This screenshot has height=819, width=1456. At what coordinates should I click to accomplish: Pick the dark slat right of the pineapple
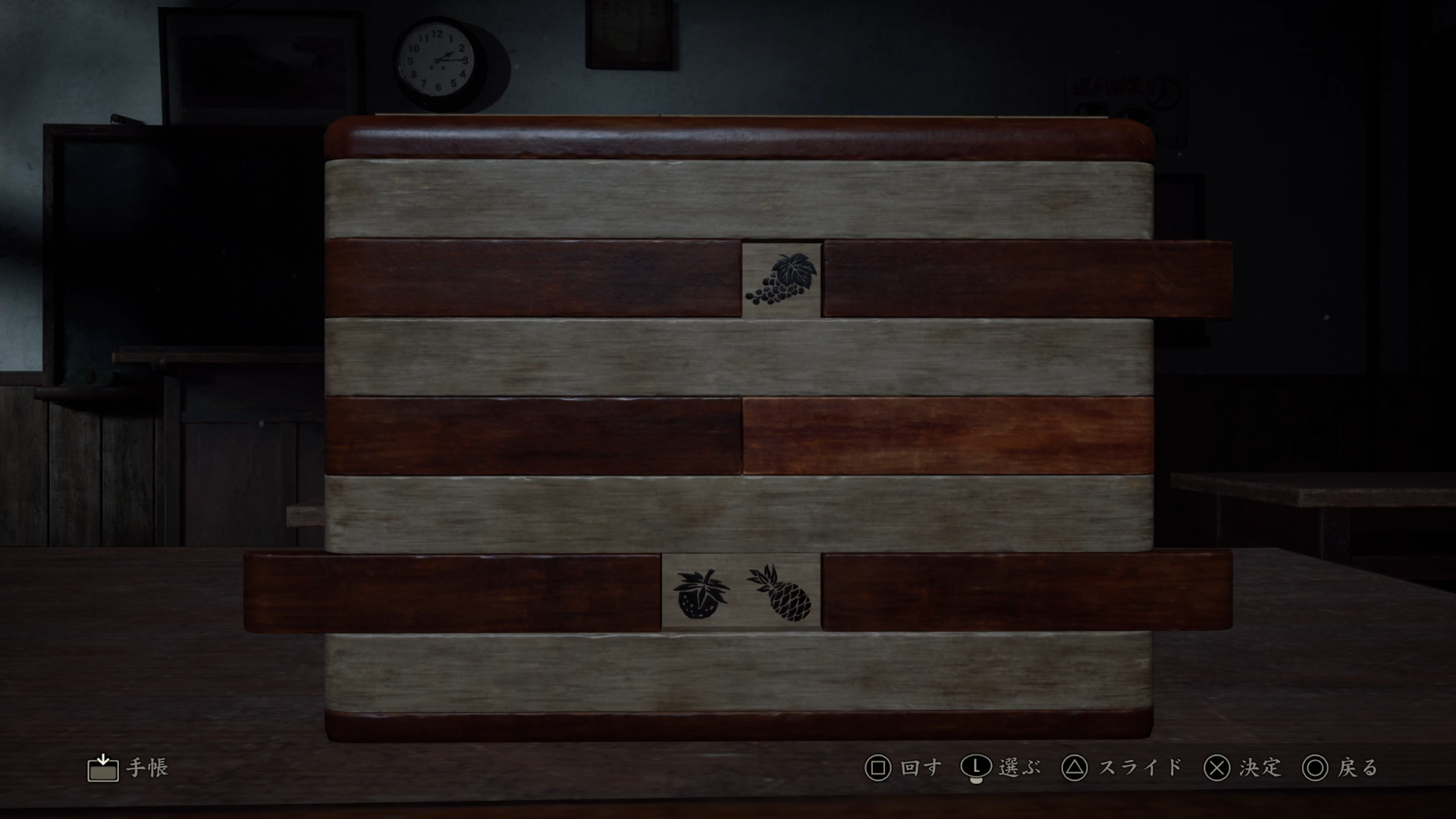point(1027,591)
